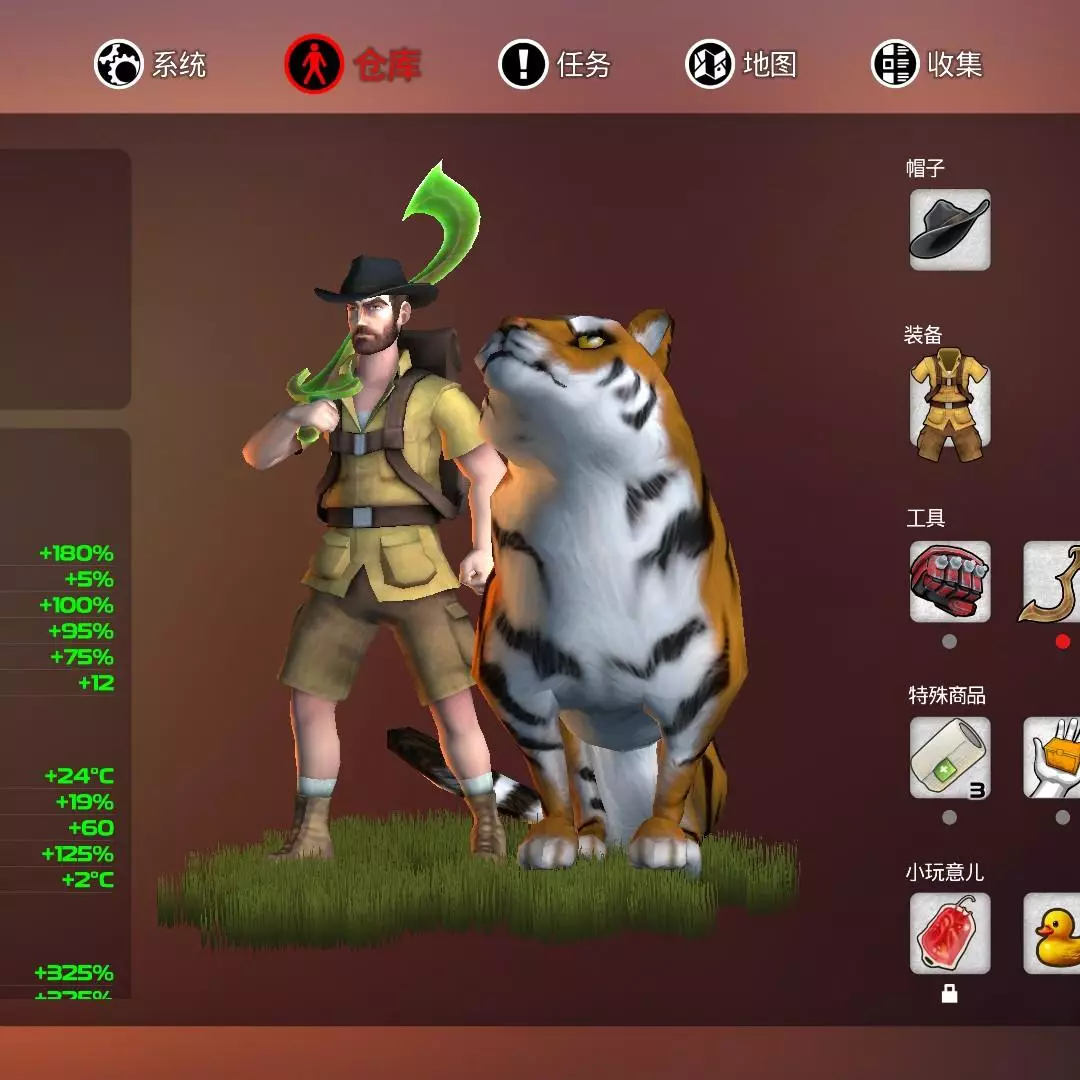Screen dimensions: 1080x1080
Task: Pick the curved hook tool slot
Action: [x=1054, y=582]
